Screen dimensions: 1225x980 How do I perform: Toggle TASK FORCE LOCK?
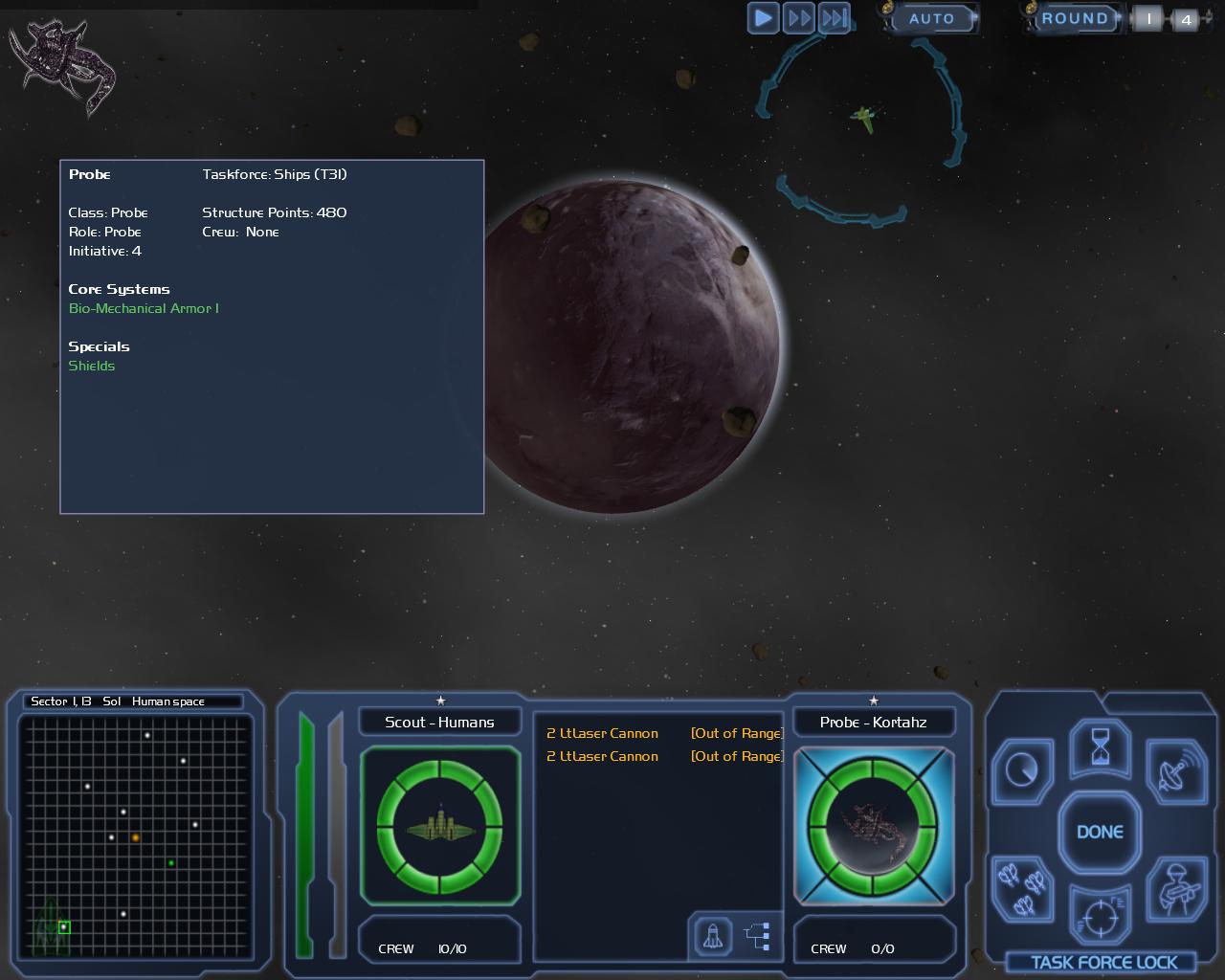(x=1103, y=963)
